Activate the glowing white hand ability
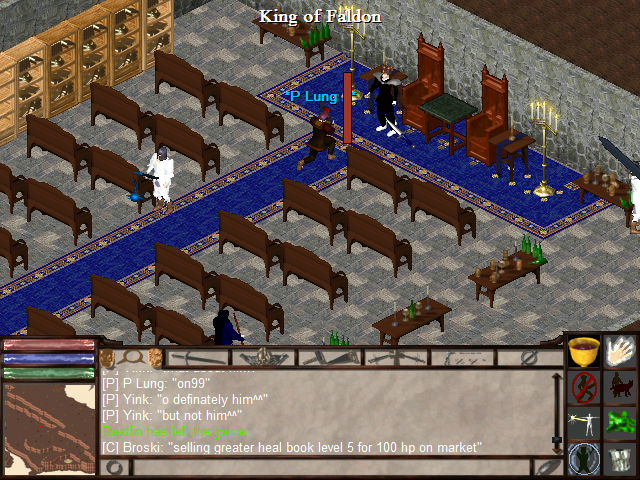 tap(620, 352)
